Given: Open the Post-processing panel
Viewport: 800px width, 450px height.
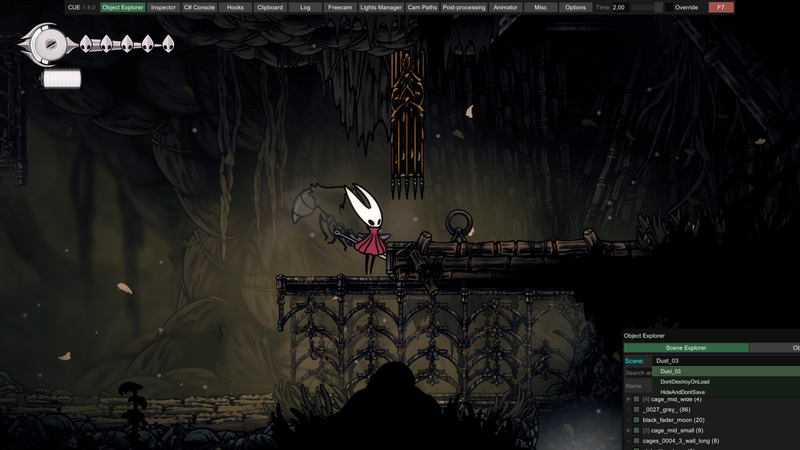Looking at the screenshot, I should [464, 7].
